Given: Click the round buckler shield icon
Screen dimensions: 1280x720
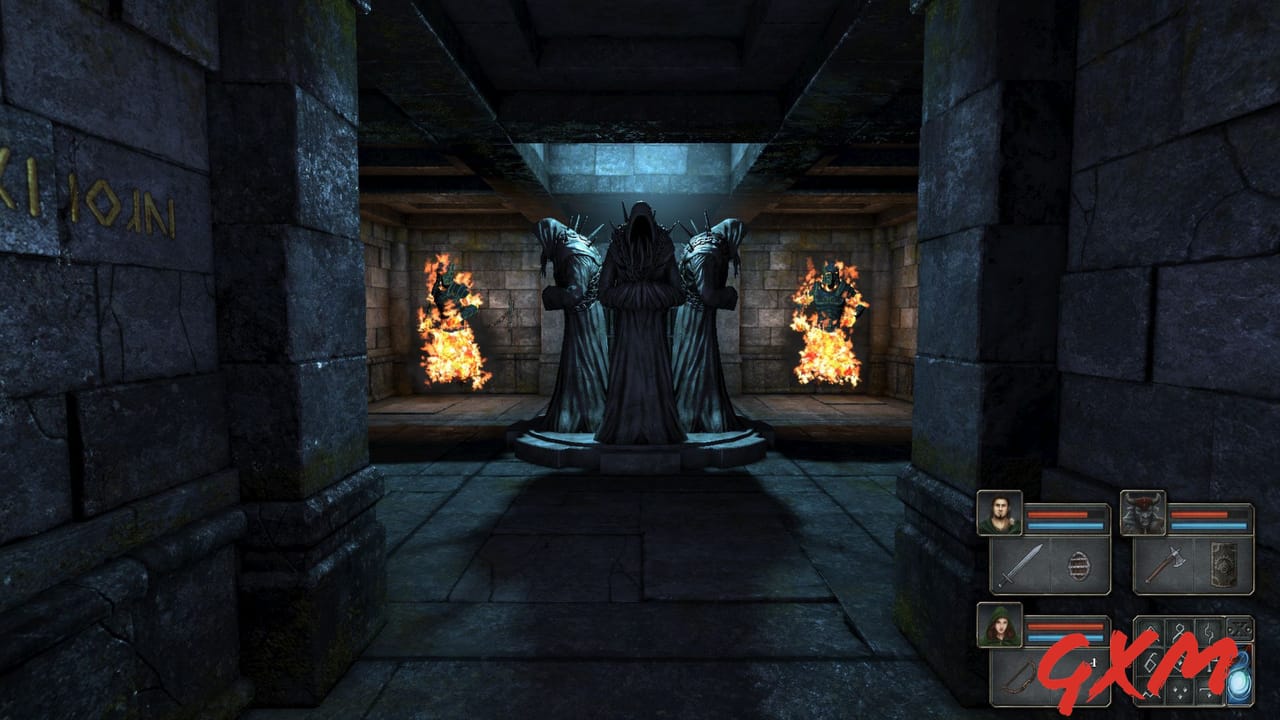Looking at the screenshot, I should [x=1079, y=567].
